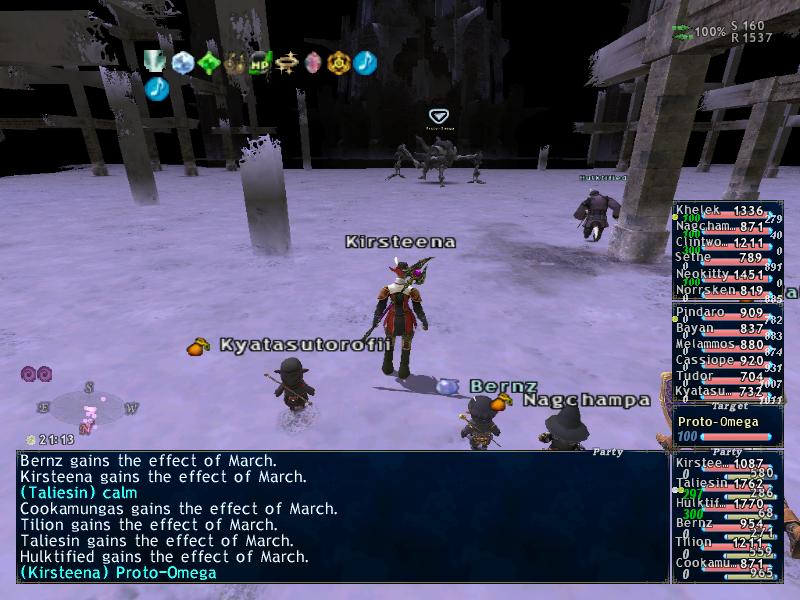
Task: Select the golden halo ring status icon
Action: [288, 63]
